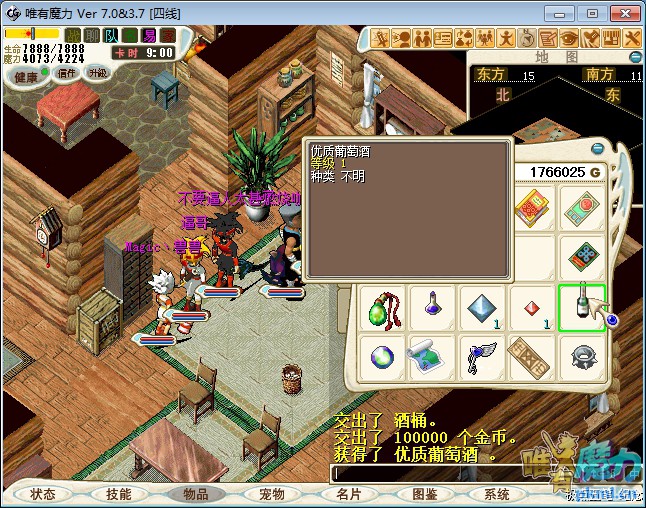Image resolution: width=646 pixels, height=508 pixels.
Task: Open the 宠物 pets tab
Action: (271, 494)
